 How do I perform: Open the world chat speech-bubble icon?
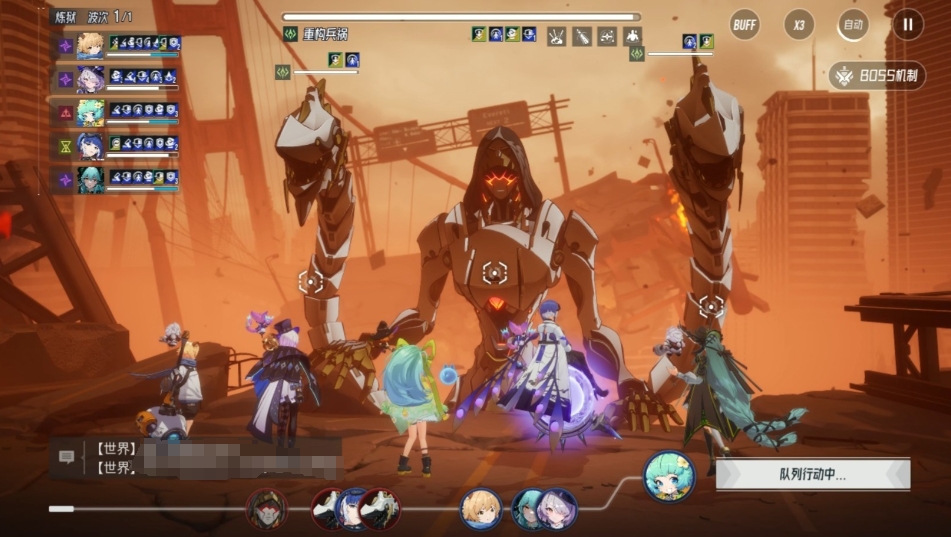67,456
